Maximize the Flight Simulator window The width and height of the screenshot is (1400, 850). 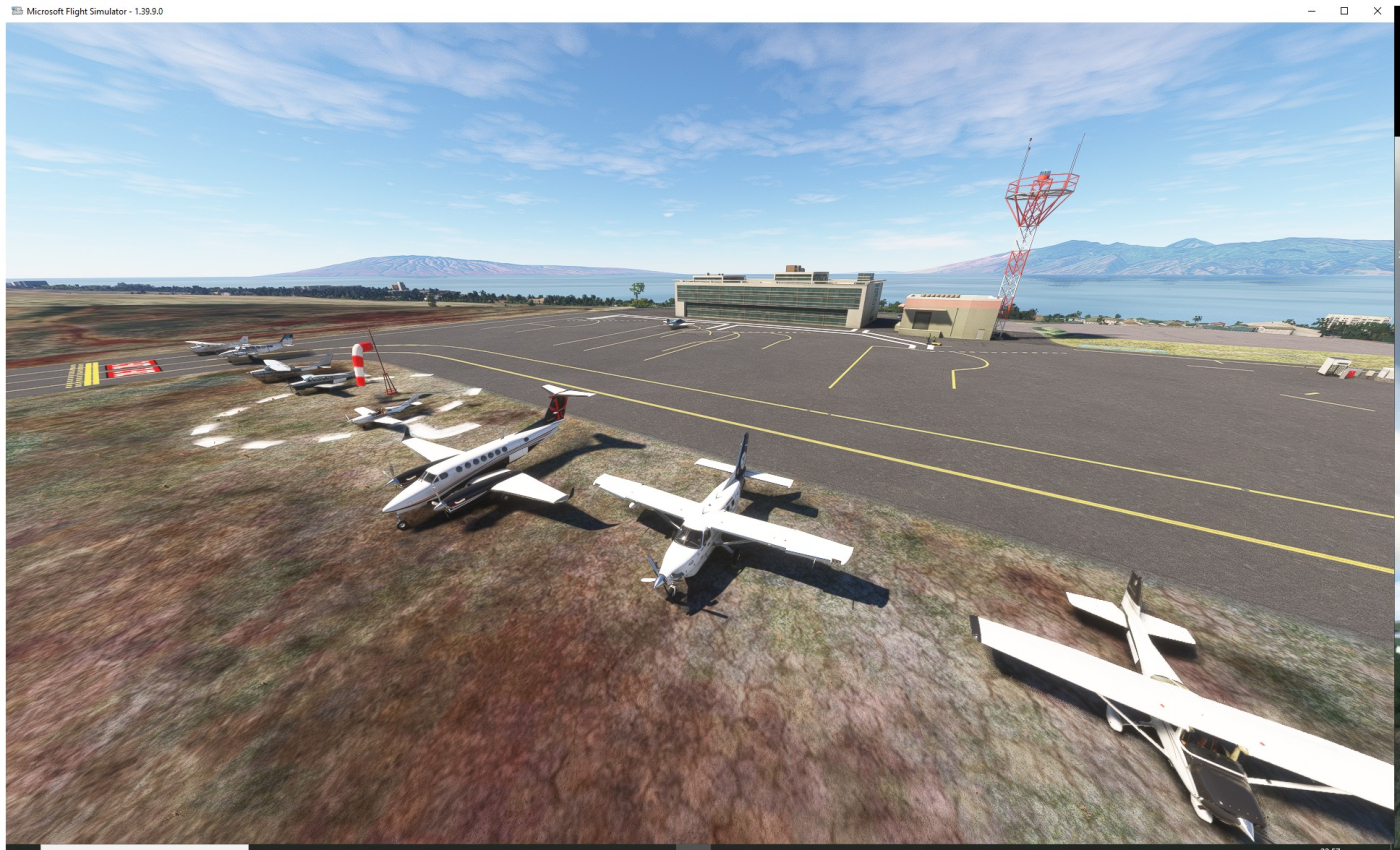1344,10
